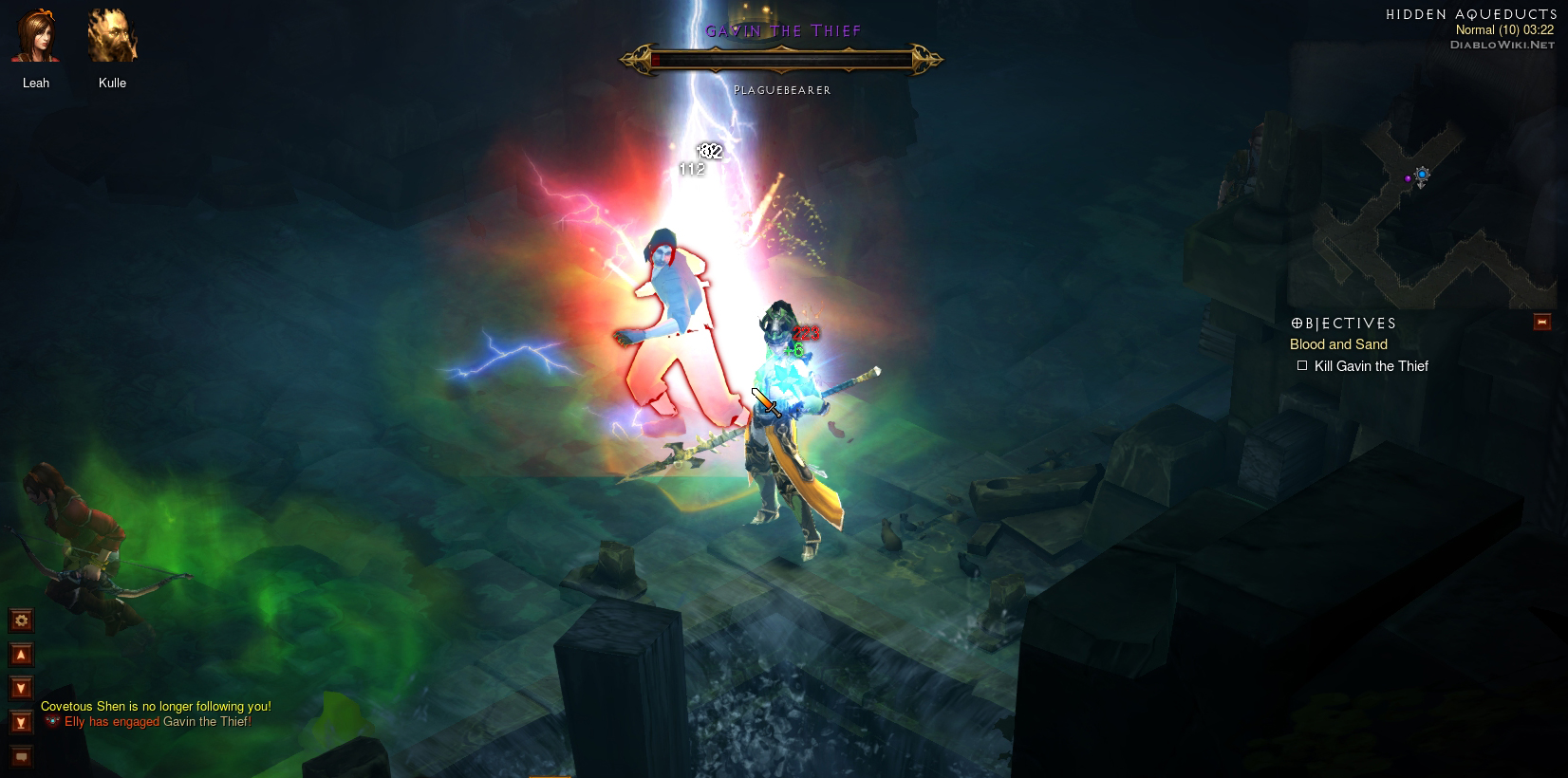Viewport: 1568px width, 778px height.
Task: Click the Kill Gavin the Thief objective
Action: 1371,366
